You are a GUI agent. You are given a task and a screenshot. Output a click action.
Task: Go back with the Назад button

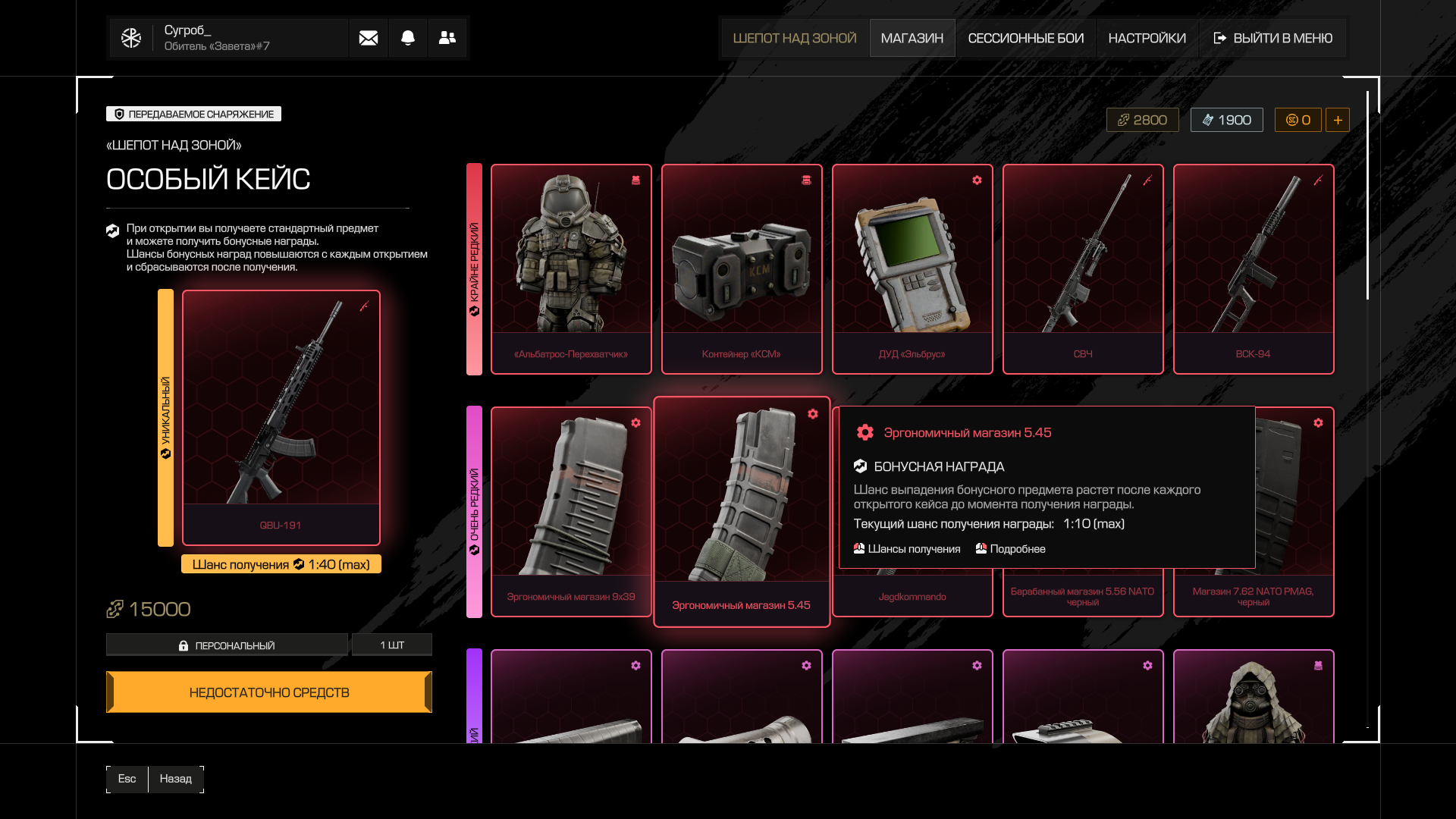pyautogui.click(x=175, y=779)
